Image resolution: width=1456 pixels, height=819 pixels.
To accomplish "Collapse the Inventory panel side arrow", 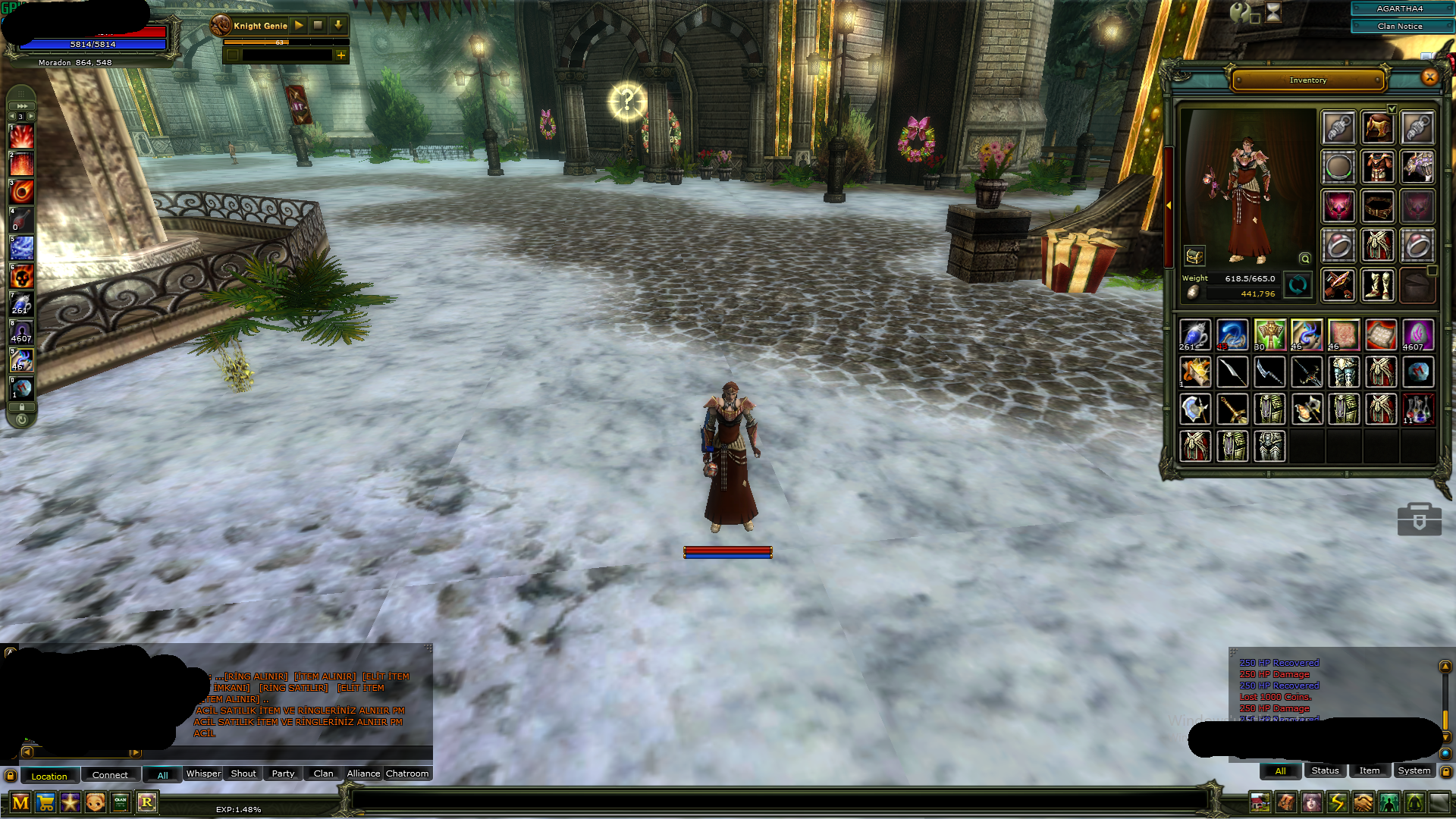I will tap(1170, 205).
